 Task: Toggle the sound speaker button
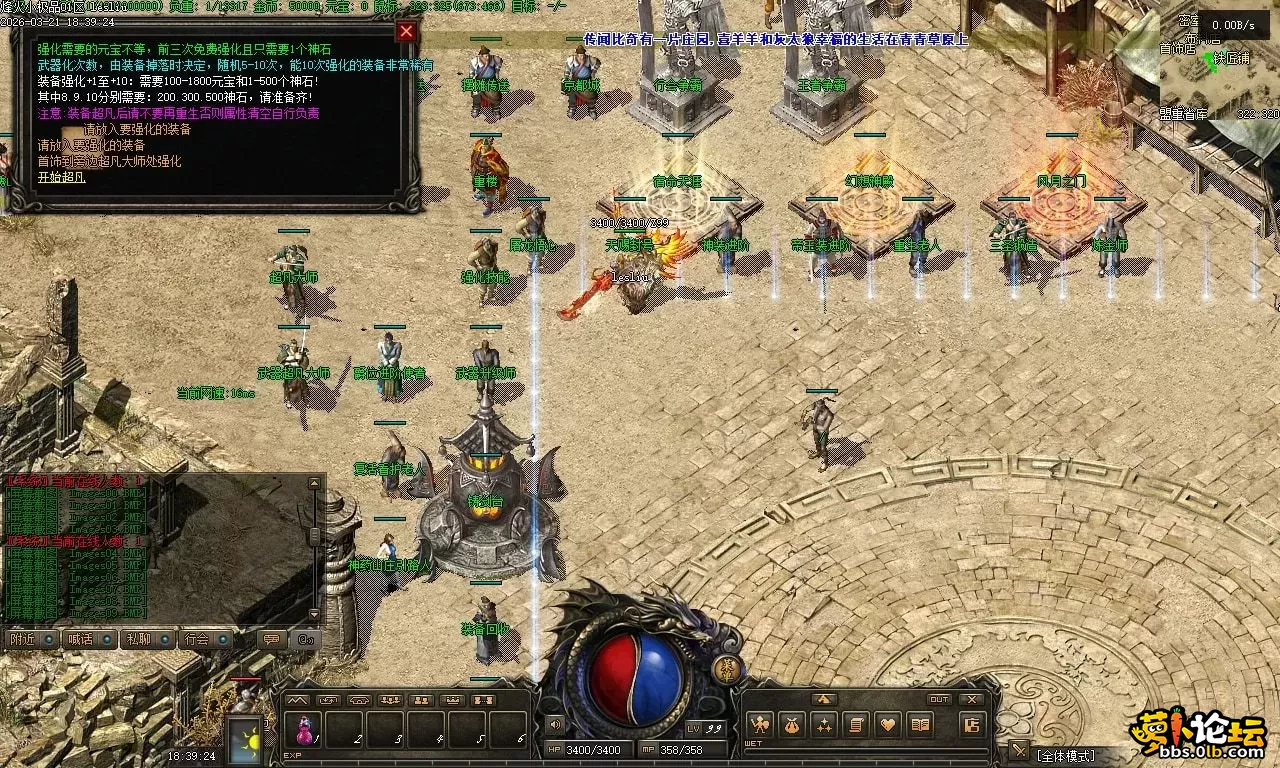point(555,724)
